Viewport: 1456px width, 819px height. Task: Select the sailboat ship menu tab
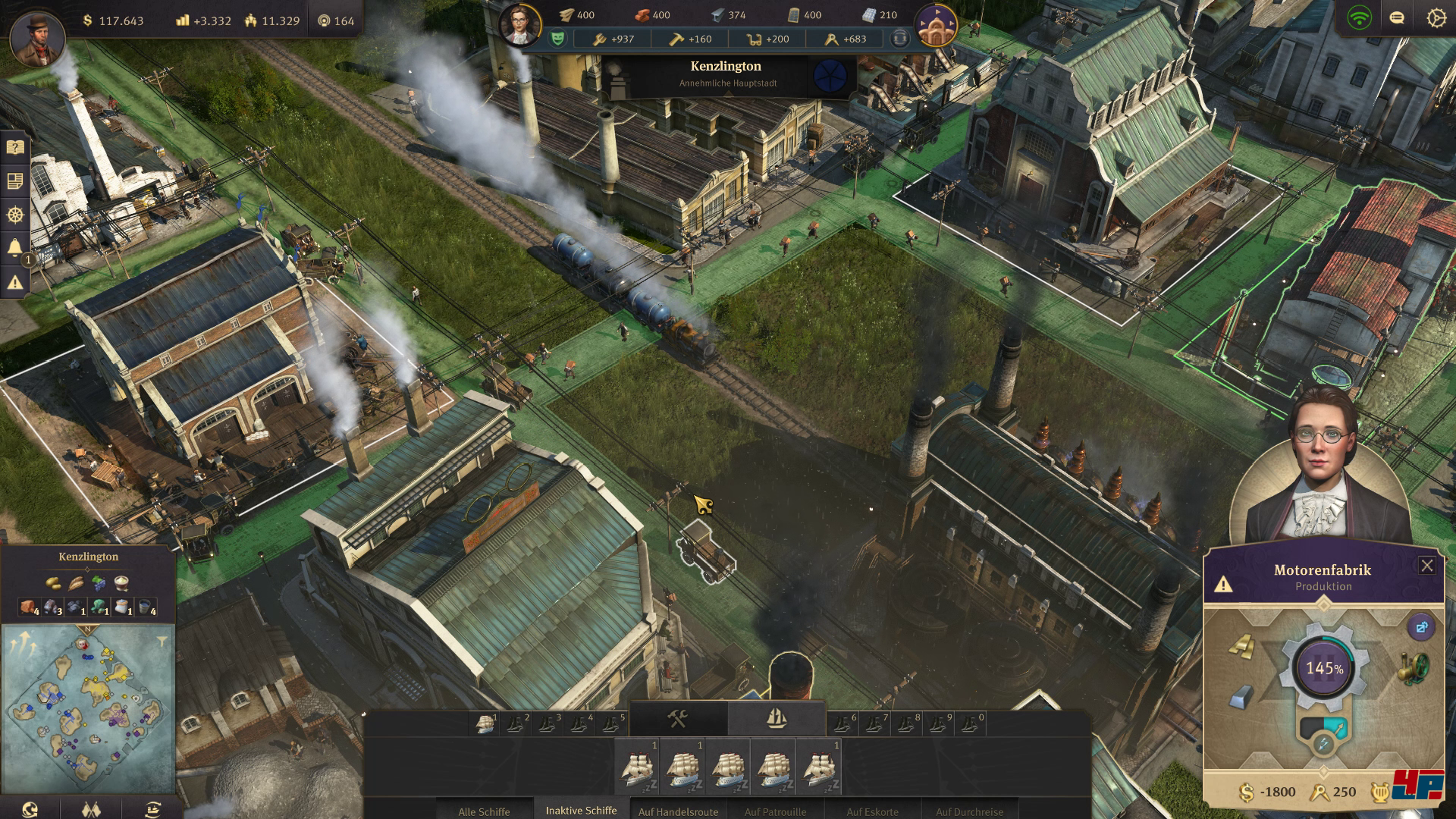[776, 718]
